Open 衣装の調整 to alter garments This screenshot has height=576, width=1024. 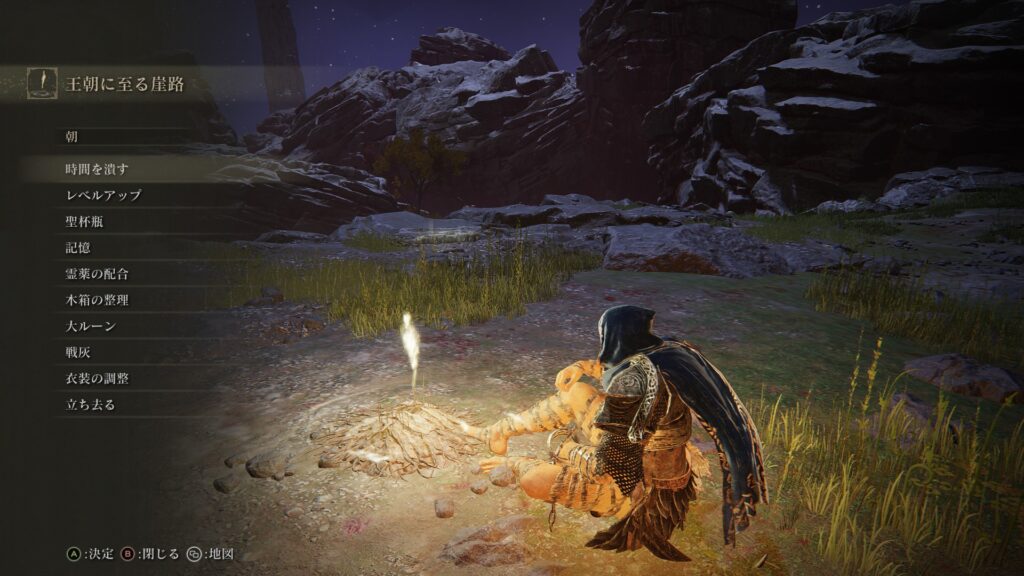pyautogui.click(x=97, y=378)
